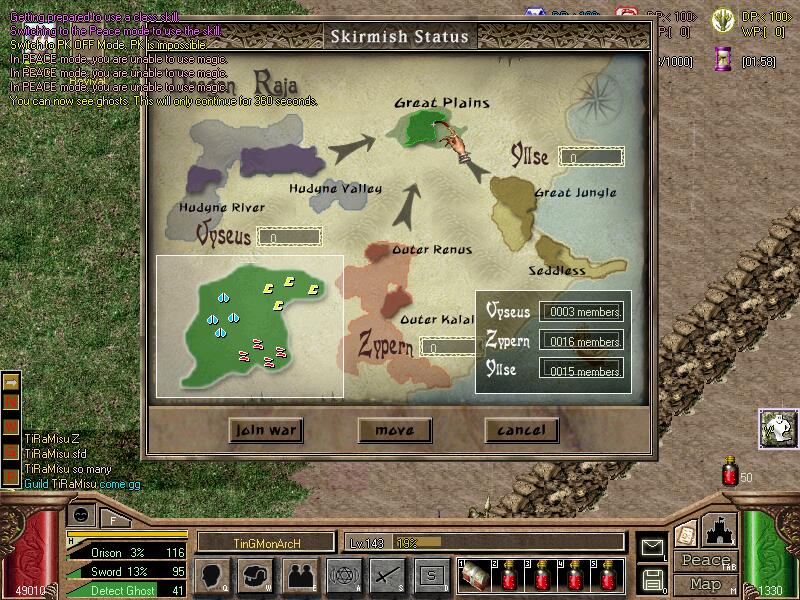Use the treasure chest quick slot
Viewport: 800px width, 600px height.
474,576
